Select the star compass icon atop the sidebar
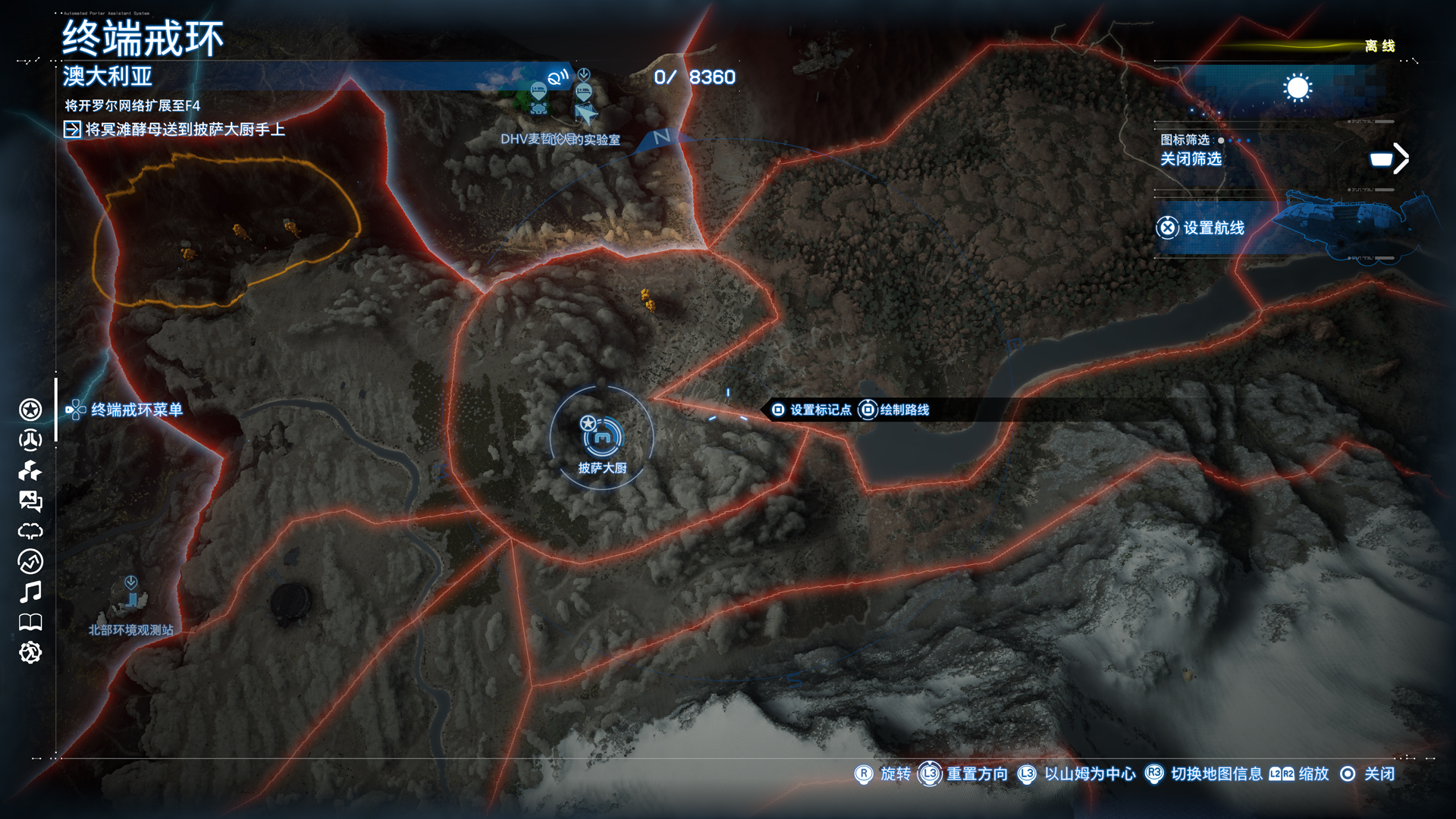This screenshot has height=819, width=1456. coord(30,410)
